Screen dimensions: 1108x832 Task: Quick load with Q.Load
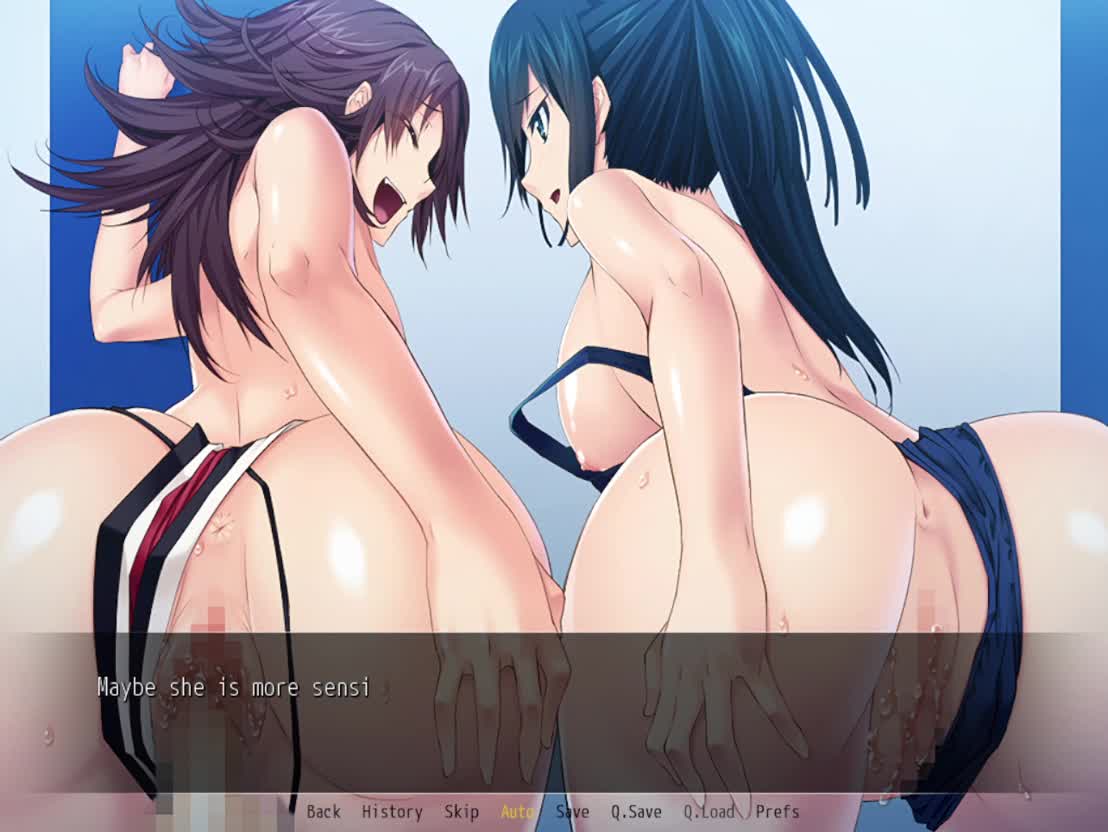click(708, 812)
